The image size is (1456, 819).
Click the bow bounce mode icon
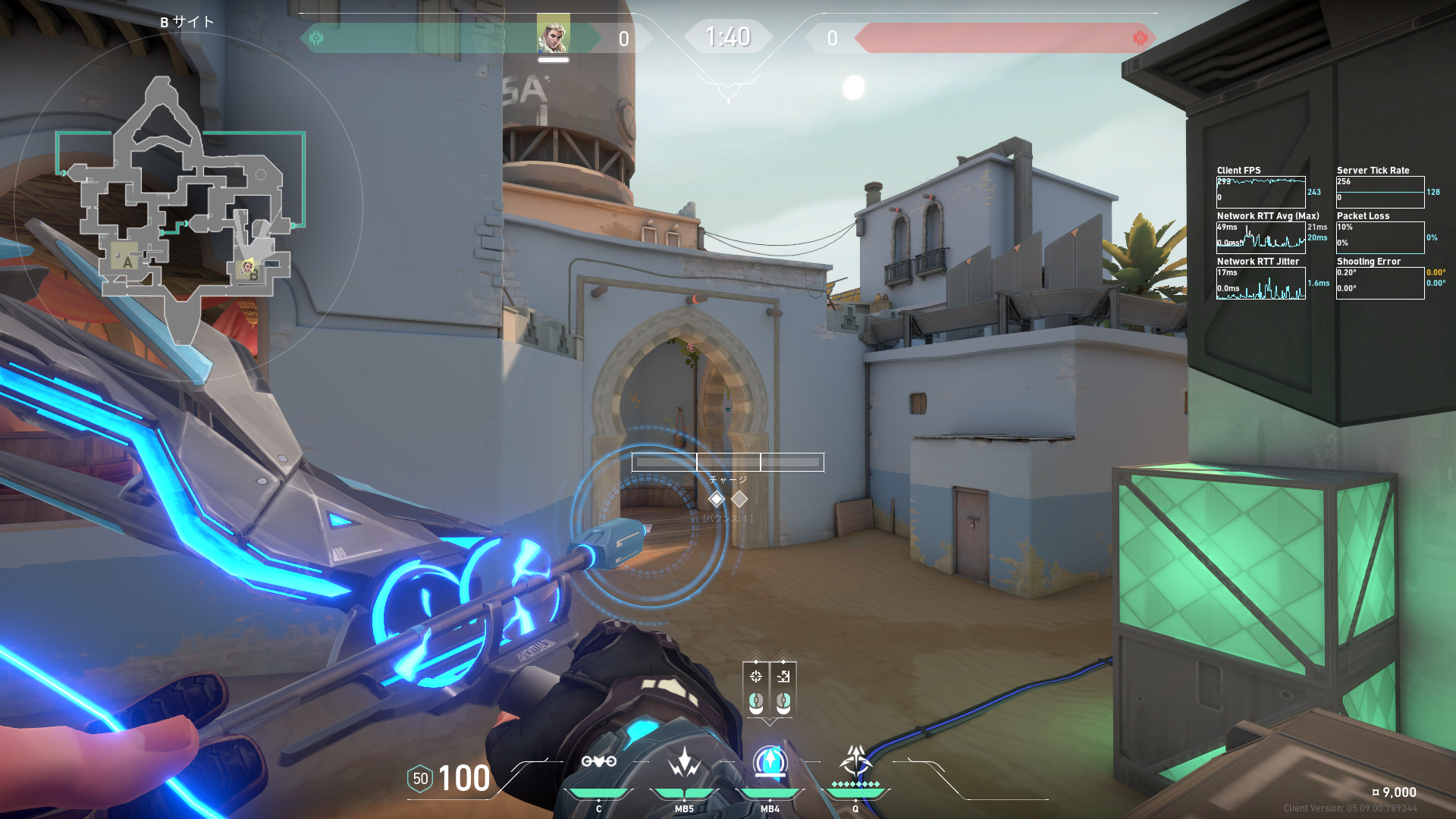click(x=783, y=676)
